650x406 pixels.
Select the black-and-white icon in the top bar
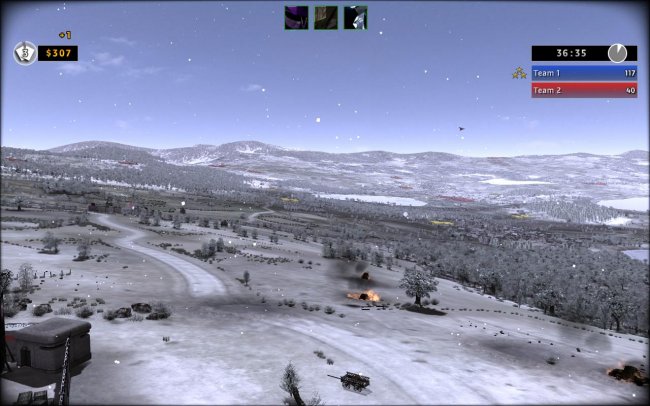[355, 17]
